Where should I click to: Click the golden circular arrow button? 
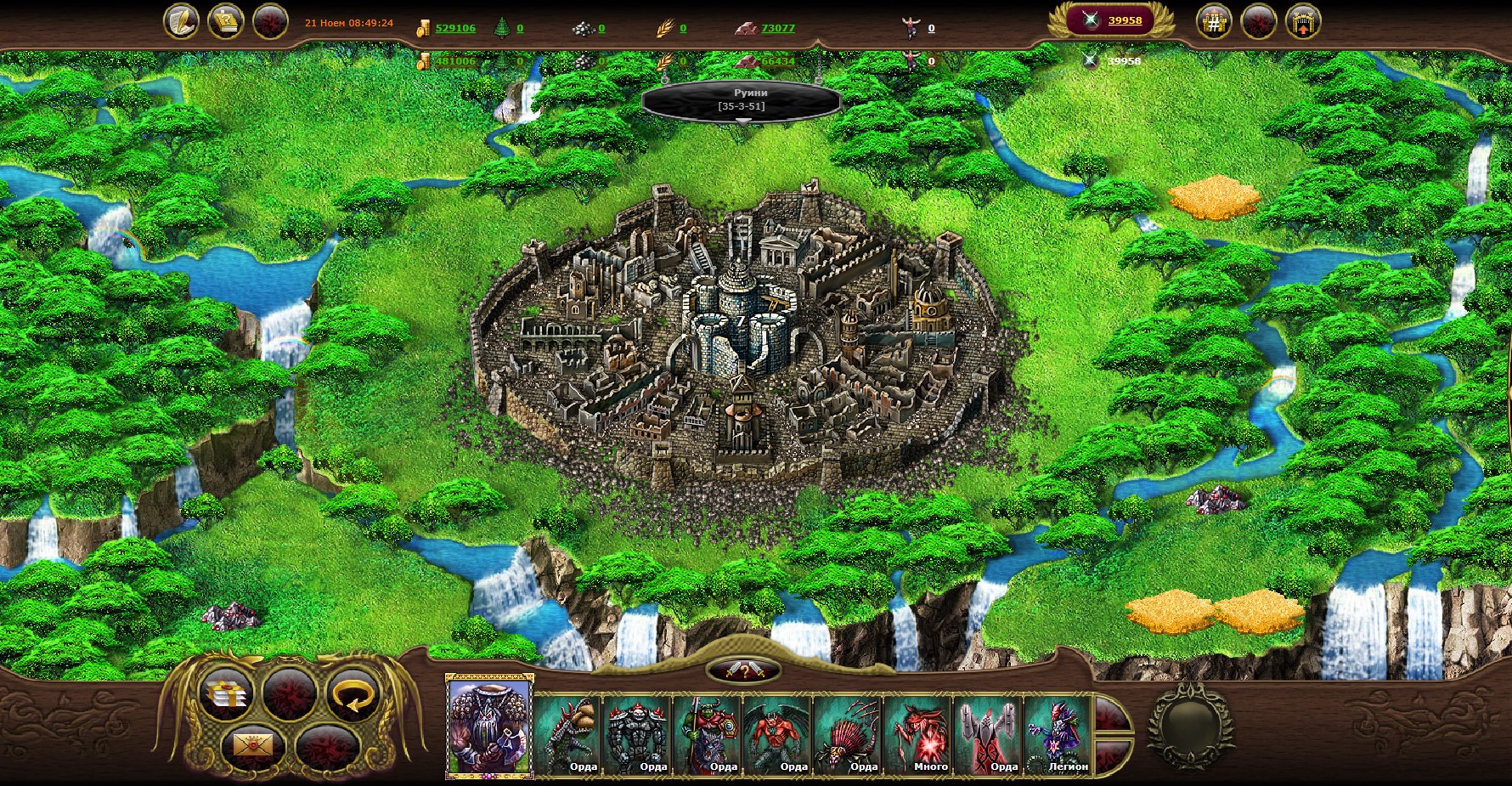(x=352, y=693)
